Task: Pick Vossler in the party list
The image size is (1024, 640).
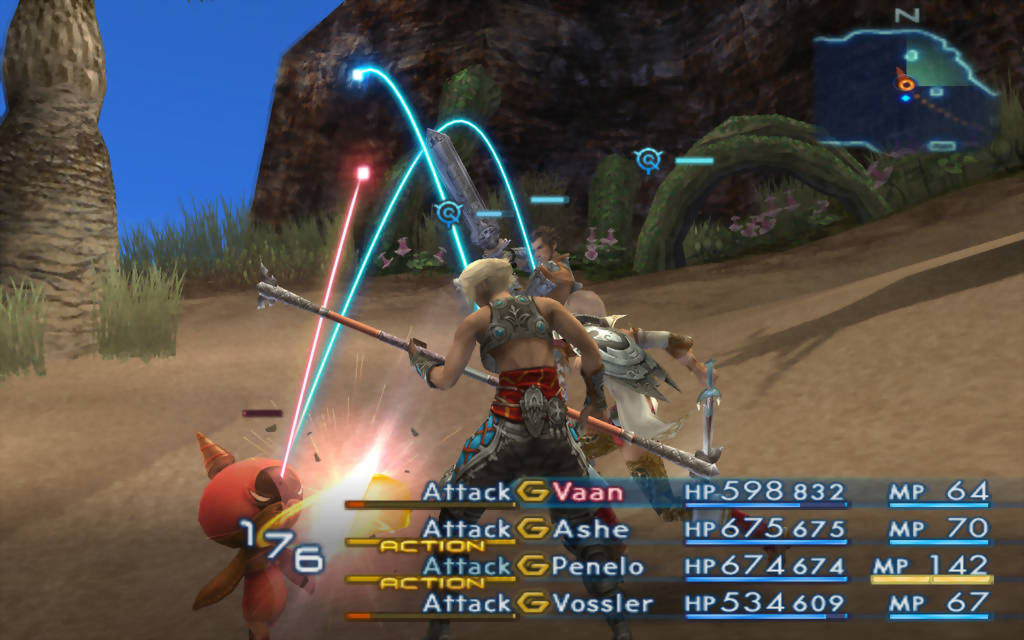Action: (602, 603)
